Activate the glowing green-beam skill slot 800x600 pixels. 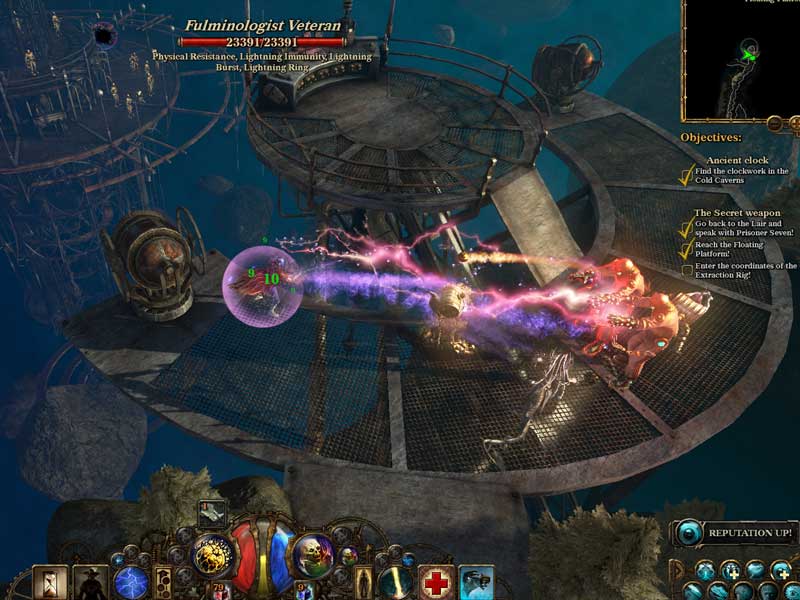click(394, 582)
